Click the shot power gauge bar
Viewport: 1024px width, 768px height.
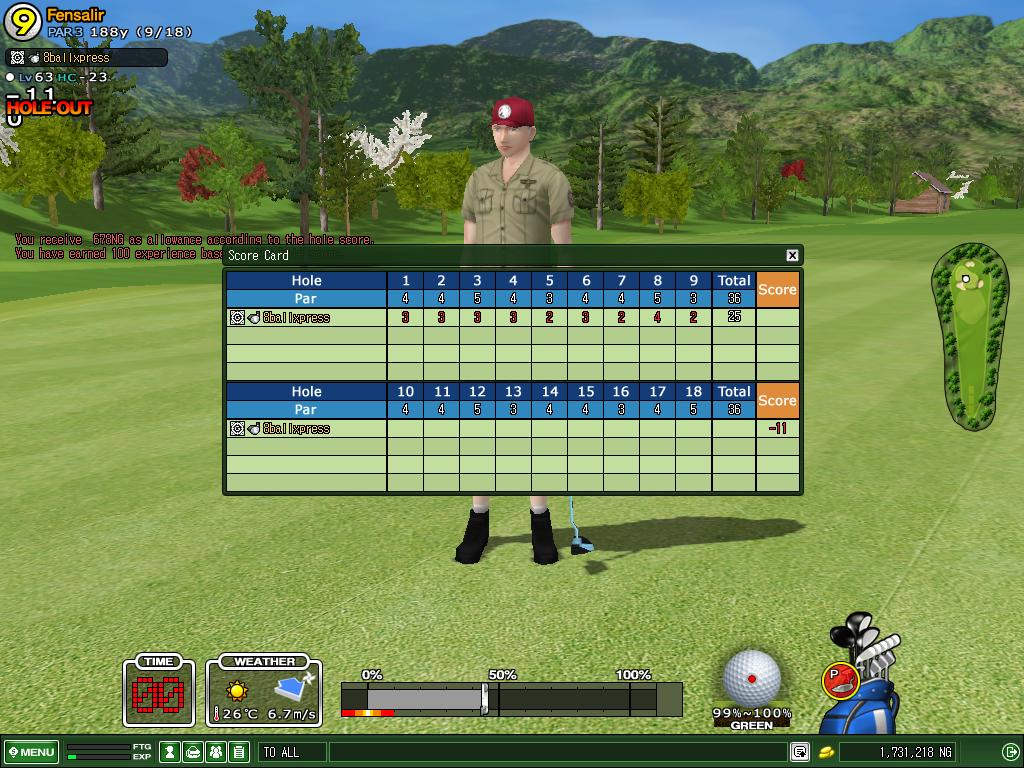(510, 699)
